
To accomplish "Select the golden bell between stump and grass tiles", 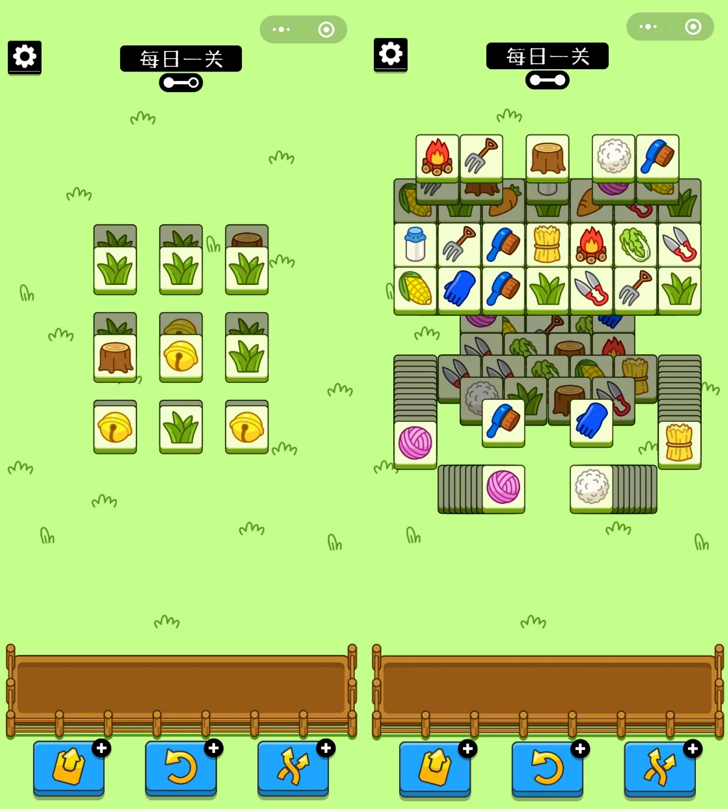I will tap(181, 358).
